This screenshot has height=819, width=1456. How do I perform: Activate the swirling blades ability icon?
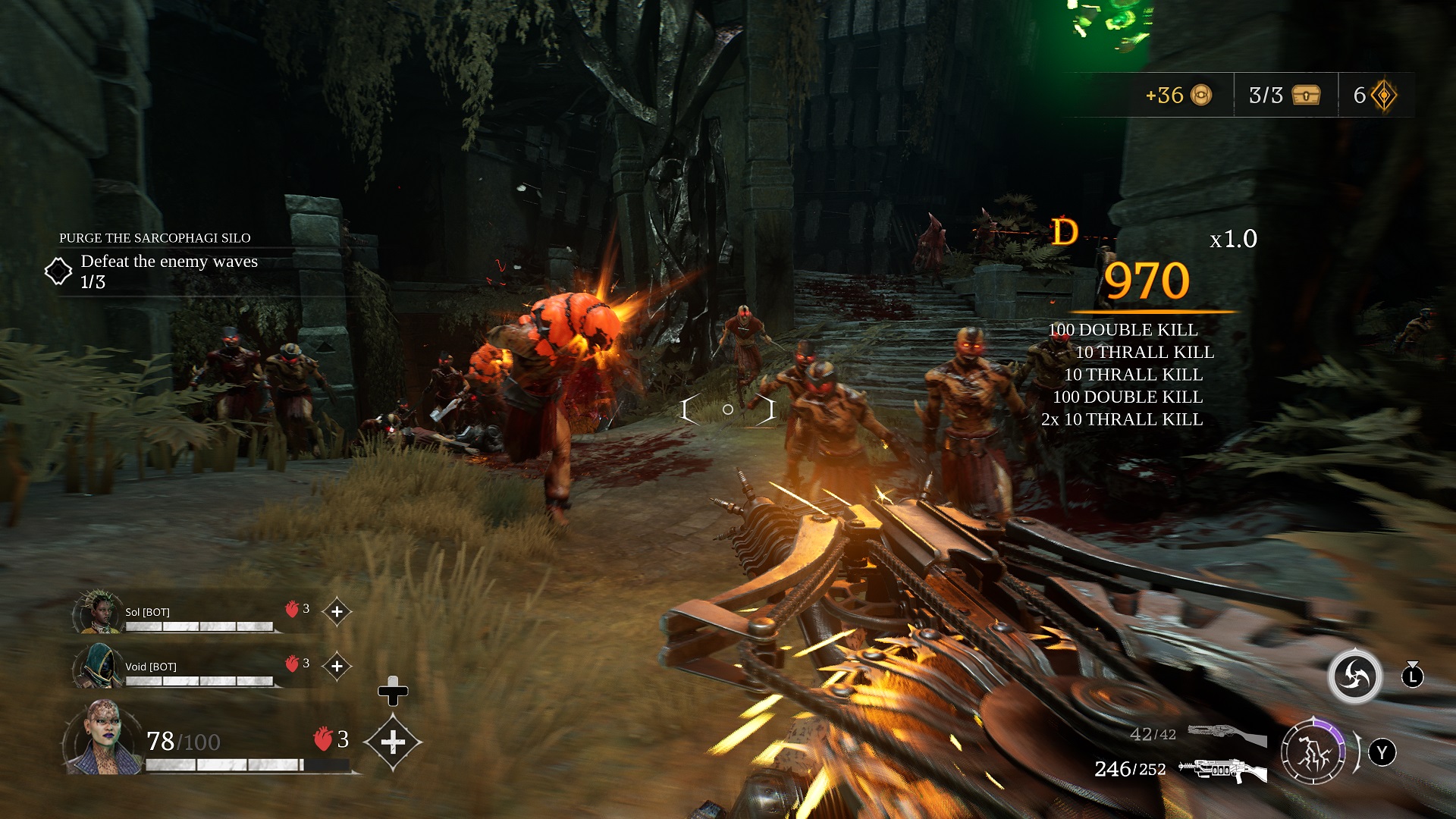[x=1354, y=676]
